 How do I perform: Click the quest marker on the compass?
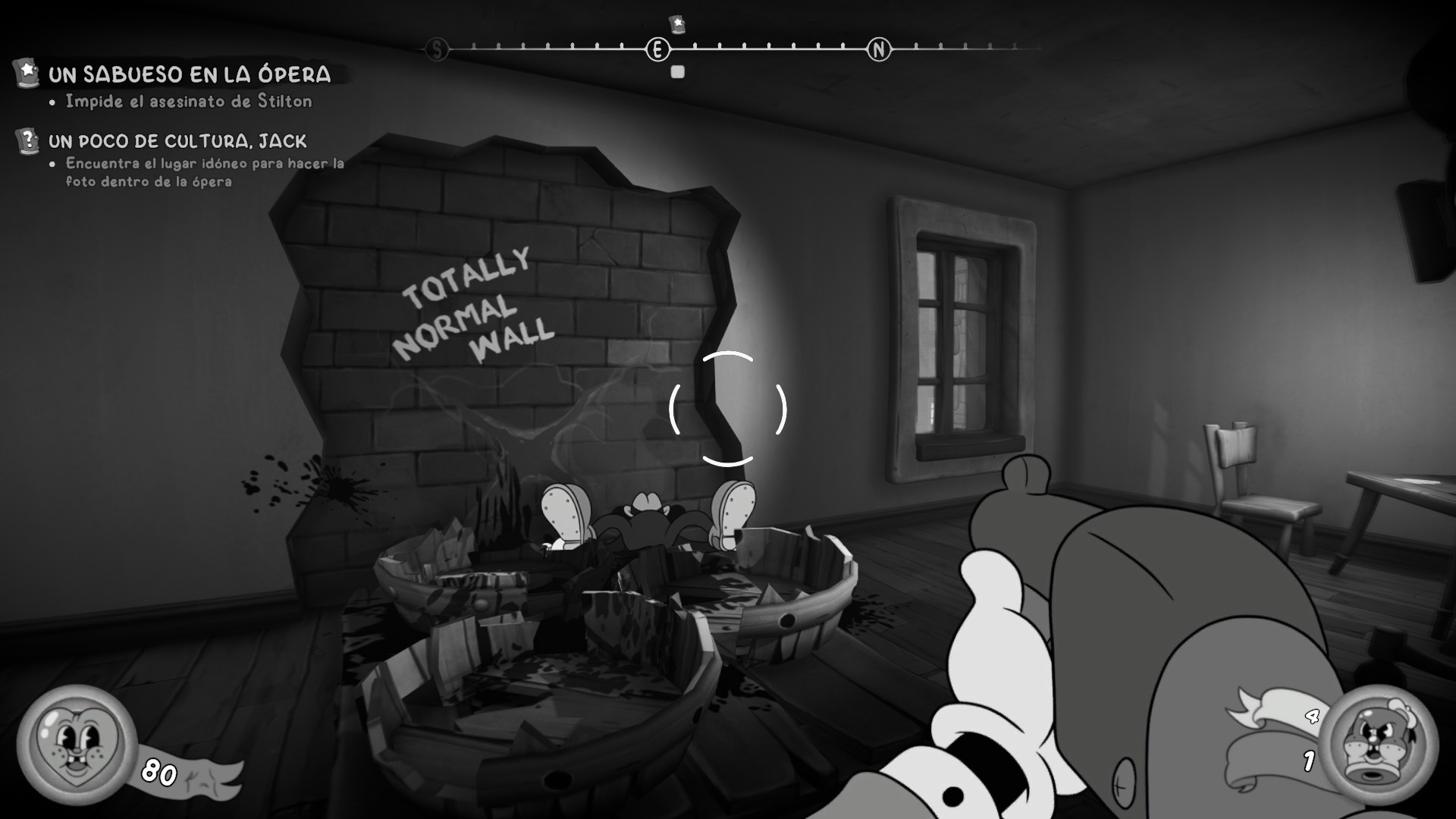pyautogui.click(x=677, y=25)
